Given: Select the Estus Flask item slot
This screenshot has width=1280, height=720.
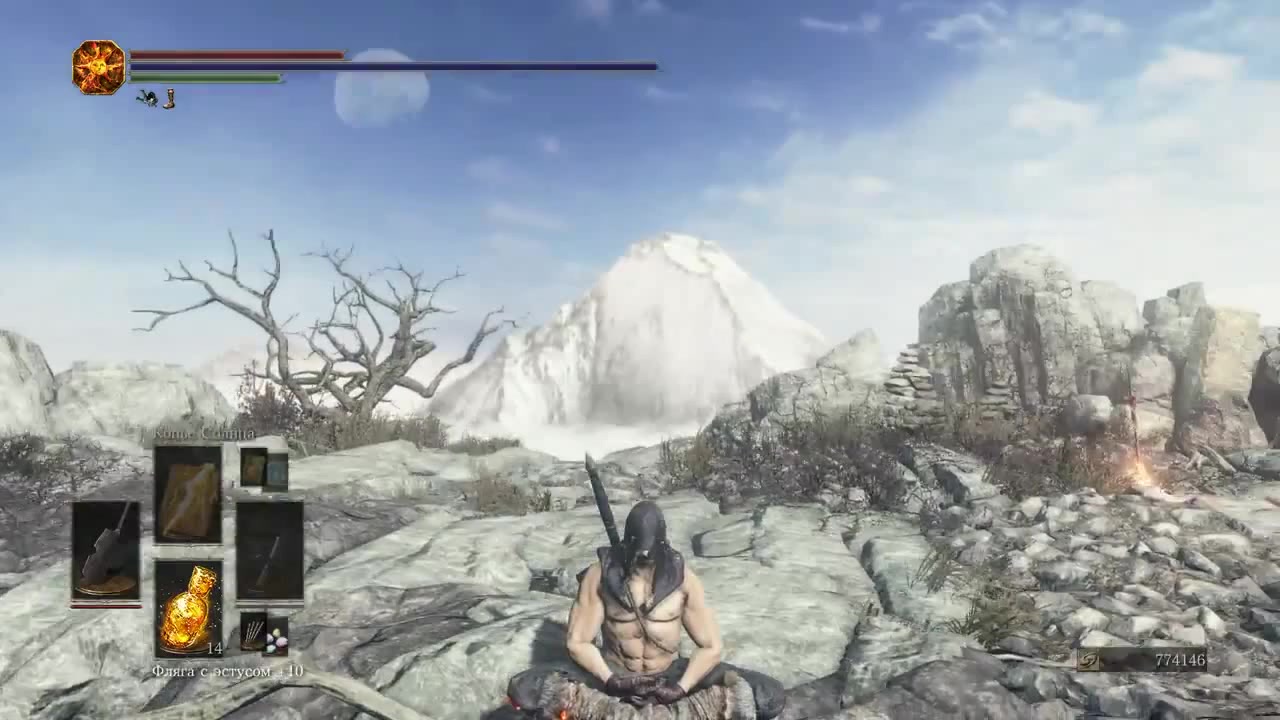Looking at the screenshot, I should [188, 608].
